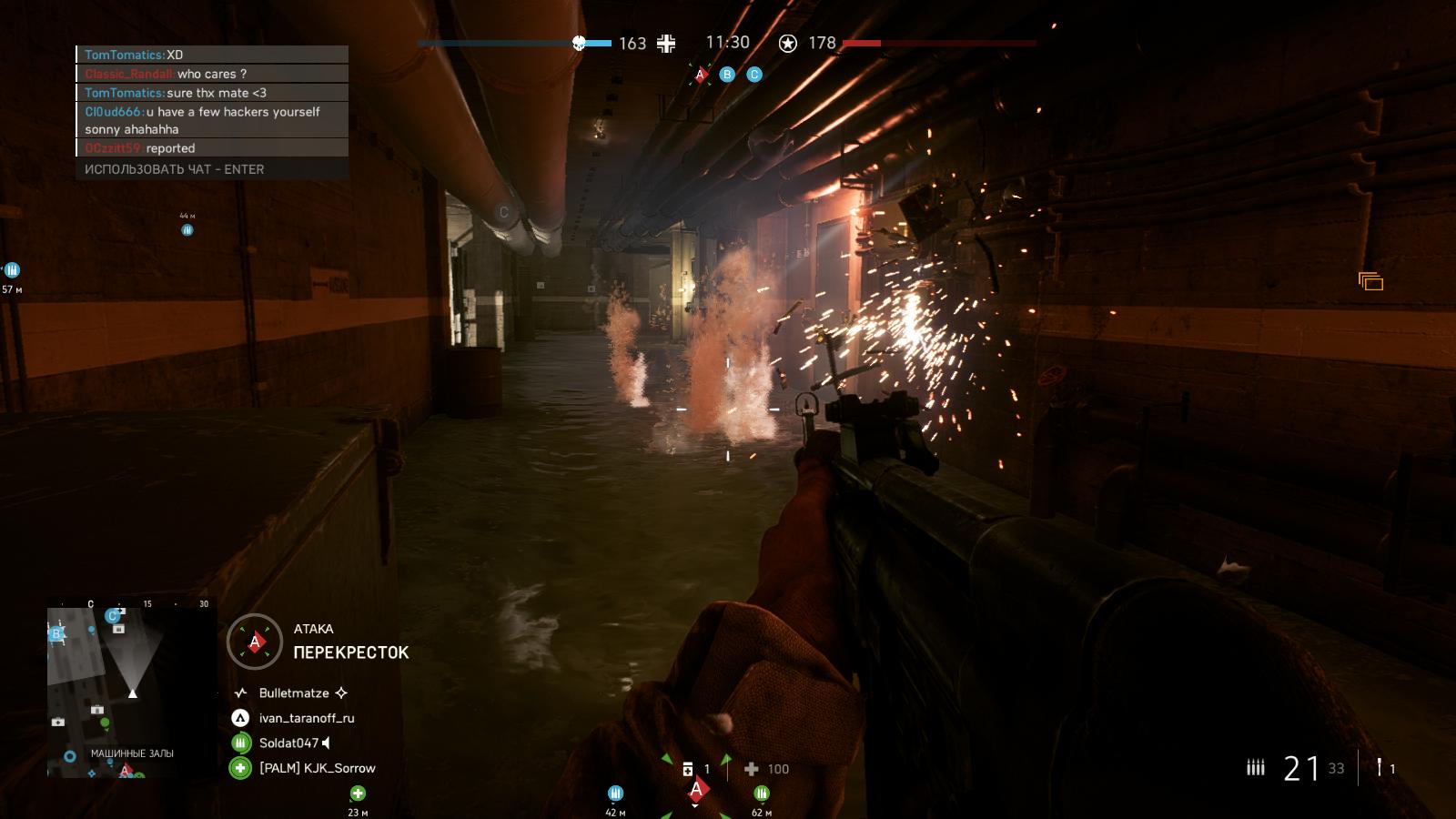Click the B marker on the minimap

(57, 633)
